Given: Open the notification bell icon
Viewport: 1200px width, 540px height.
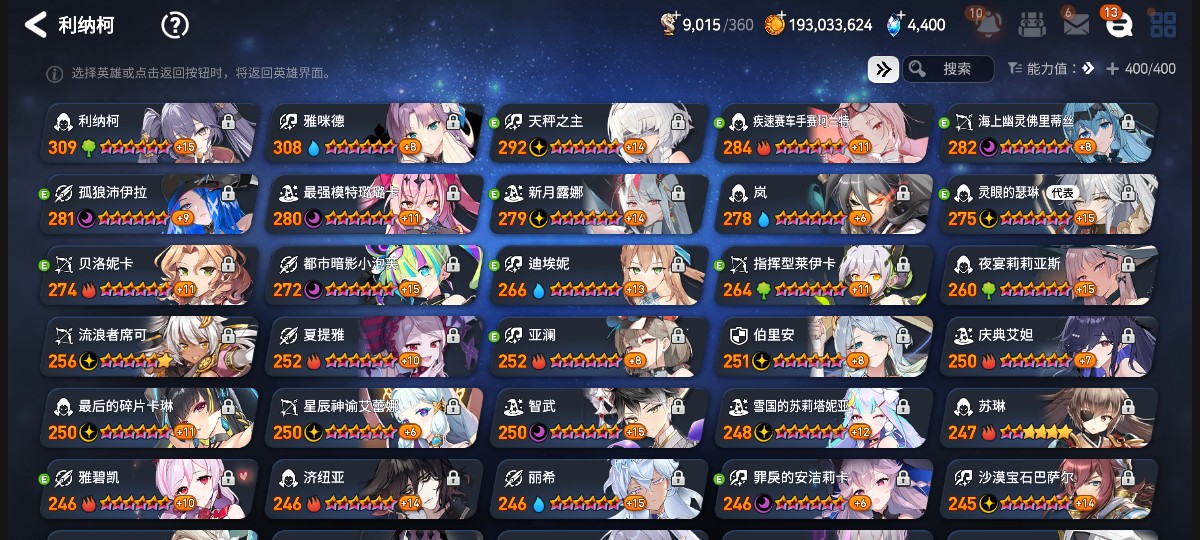Looking at the screenshot, I should pyautogui.click(x=987, y=24).
